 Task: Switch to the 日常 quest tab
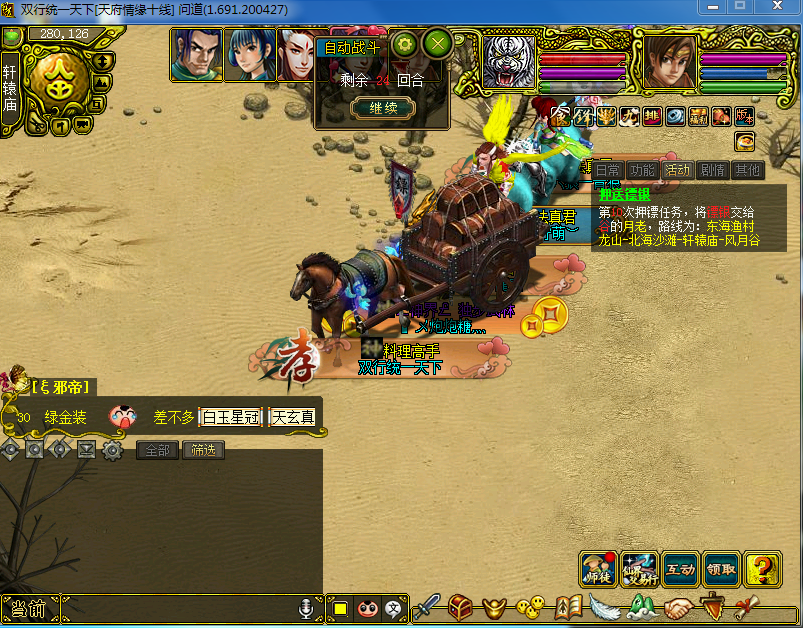coord(609,170)
